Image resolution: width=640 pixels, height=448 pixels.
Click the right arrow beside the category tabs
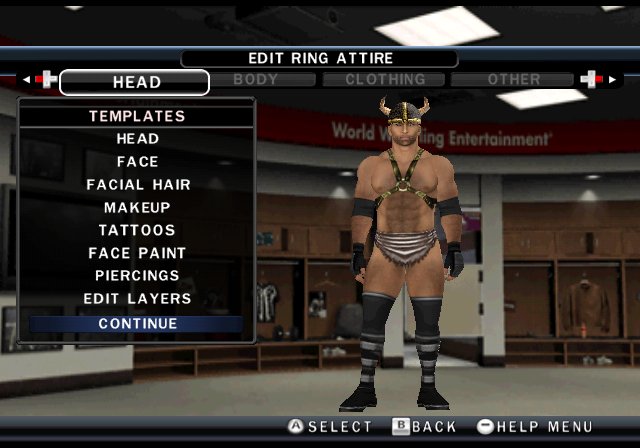(x=613, y=79)
